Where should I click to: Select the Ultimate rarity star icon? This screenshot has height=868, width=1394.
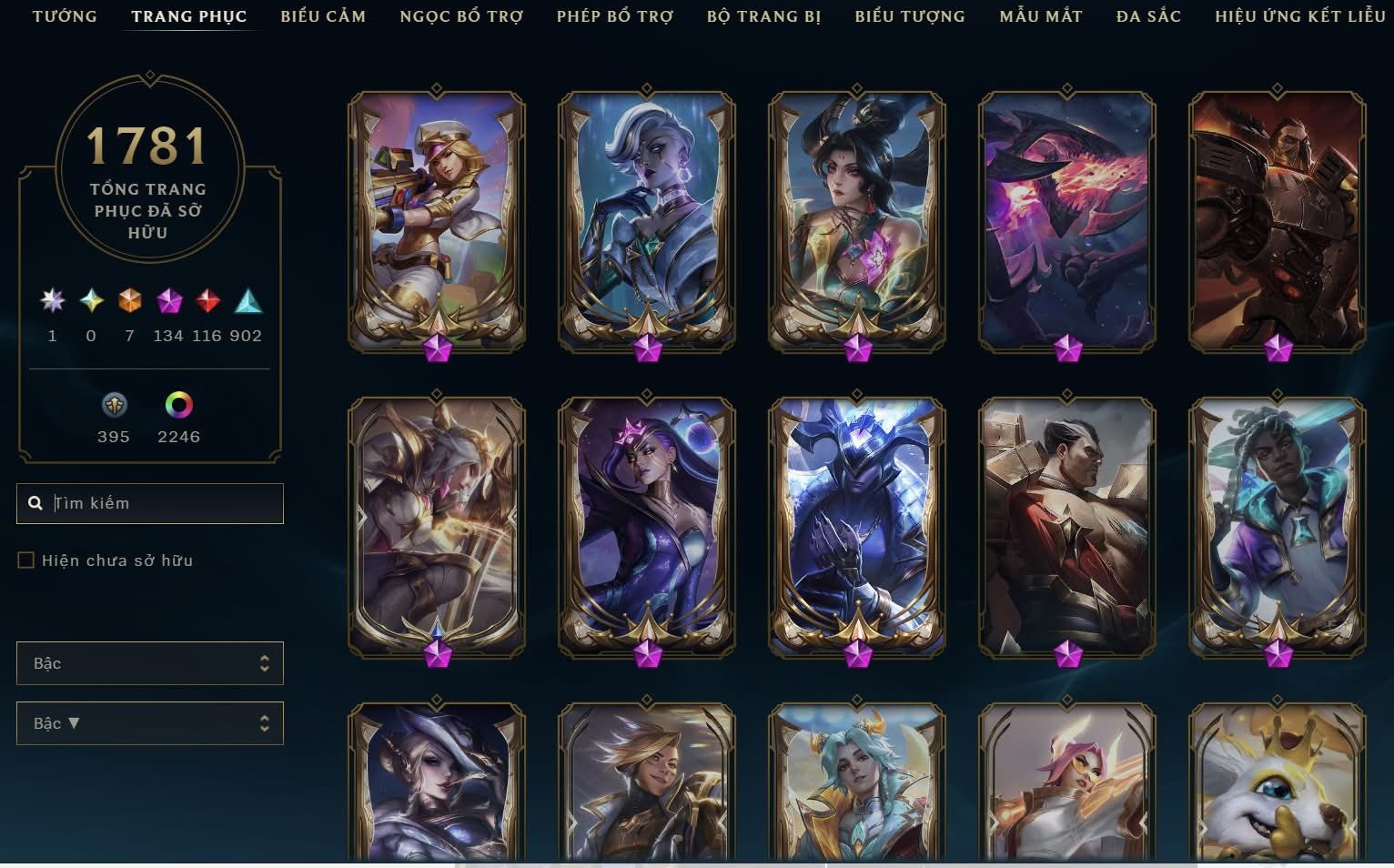click(52, 302)
